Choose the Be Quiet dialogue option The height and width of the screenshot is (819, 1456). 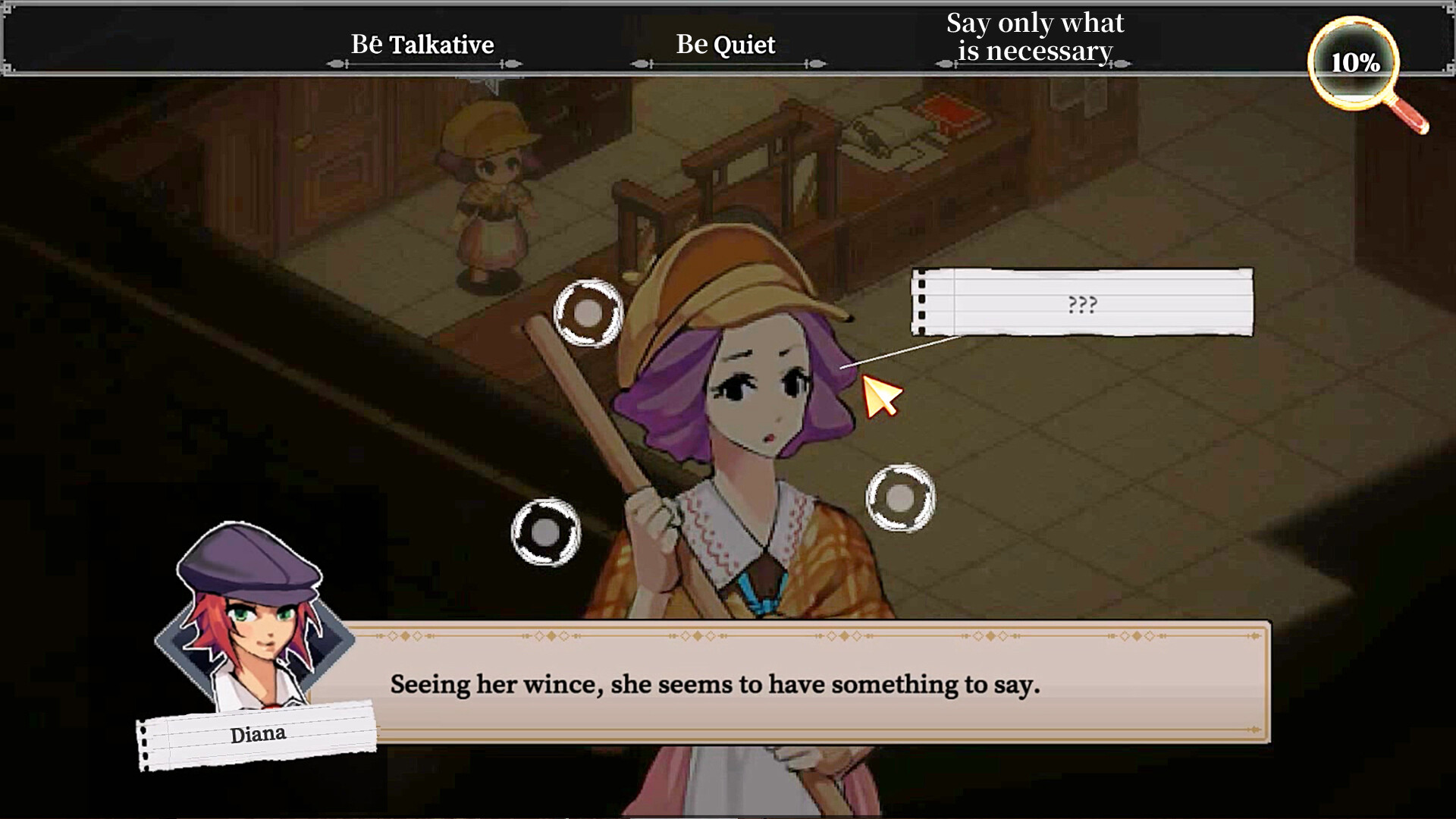726,44
